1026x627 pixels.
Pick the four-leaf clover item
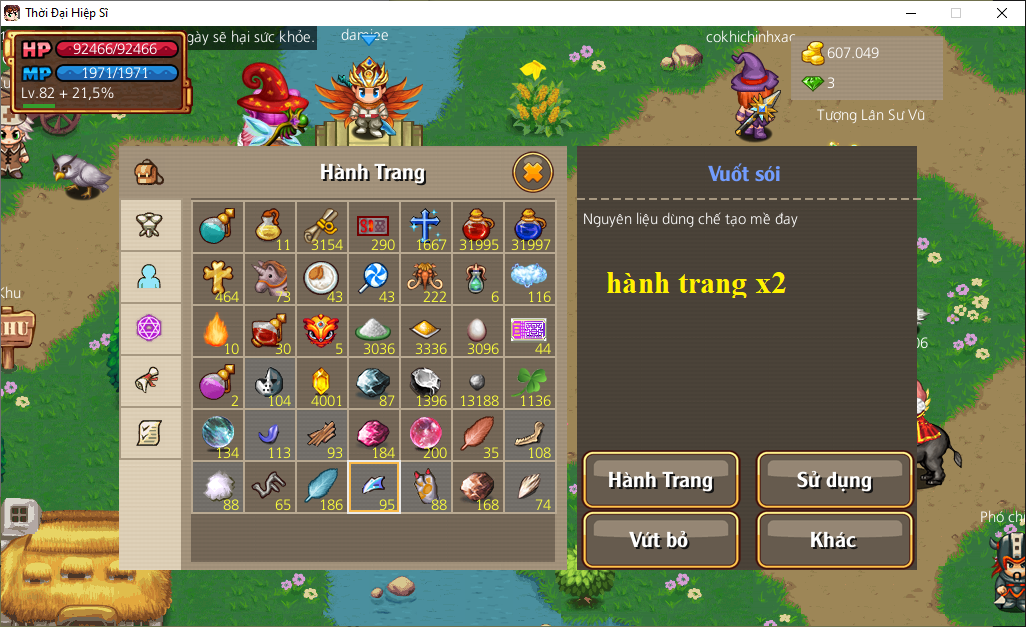click(530, 382)
